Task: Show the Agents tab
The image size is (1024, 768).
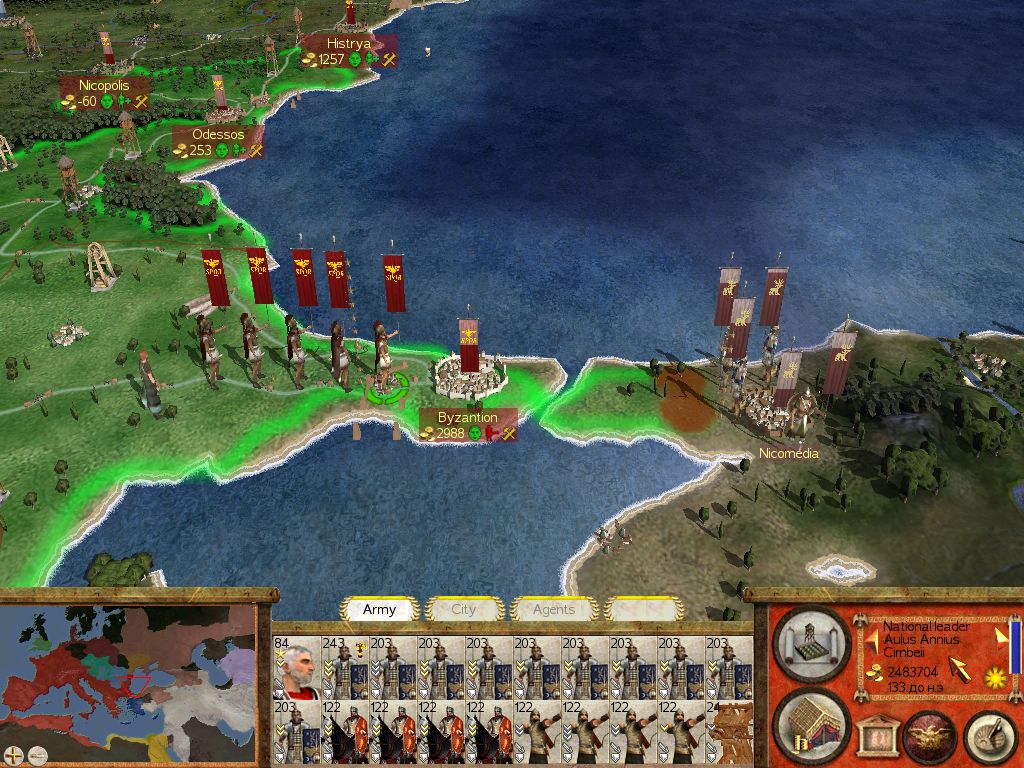Action: [554, 609]
